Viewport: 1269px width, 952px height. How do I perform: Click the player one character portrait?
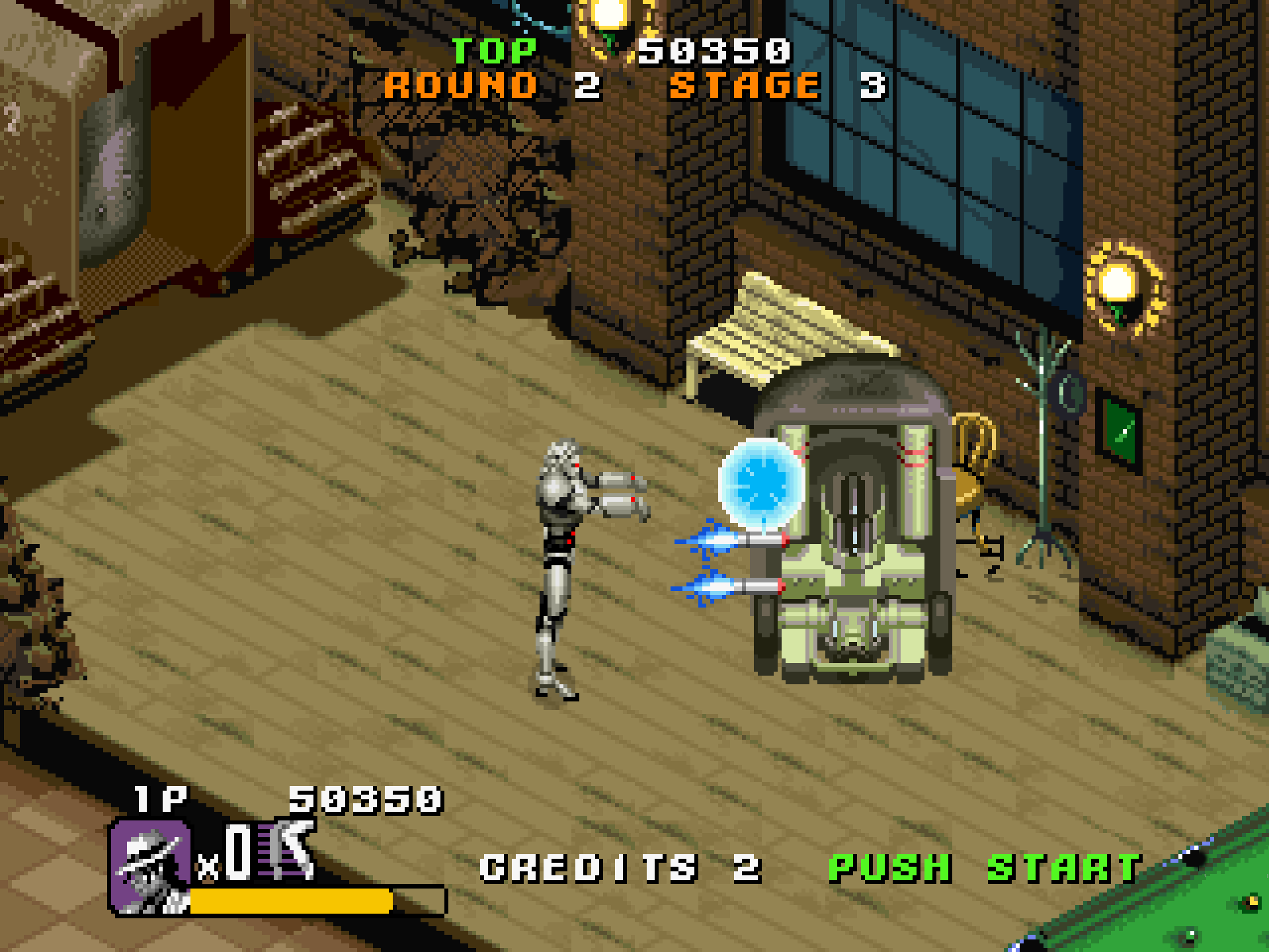pos(151,867)
